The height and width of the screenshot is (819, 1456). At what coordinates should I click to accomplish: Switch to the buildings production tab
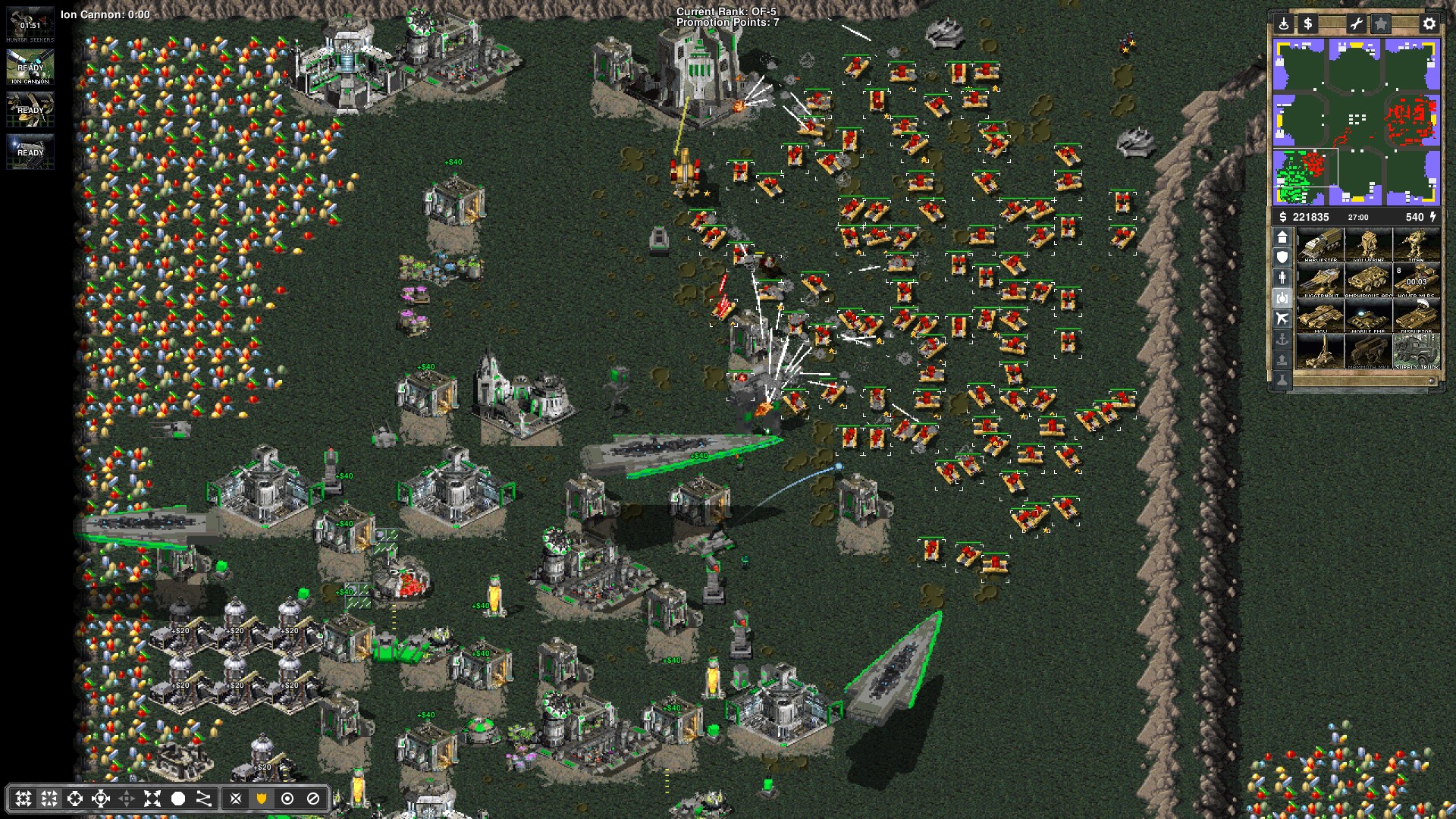click(1282, 238)
